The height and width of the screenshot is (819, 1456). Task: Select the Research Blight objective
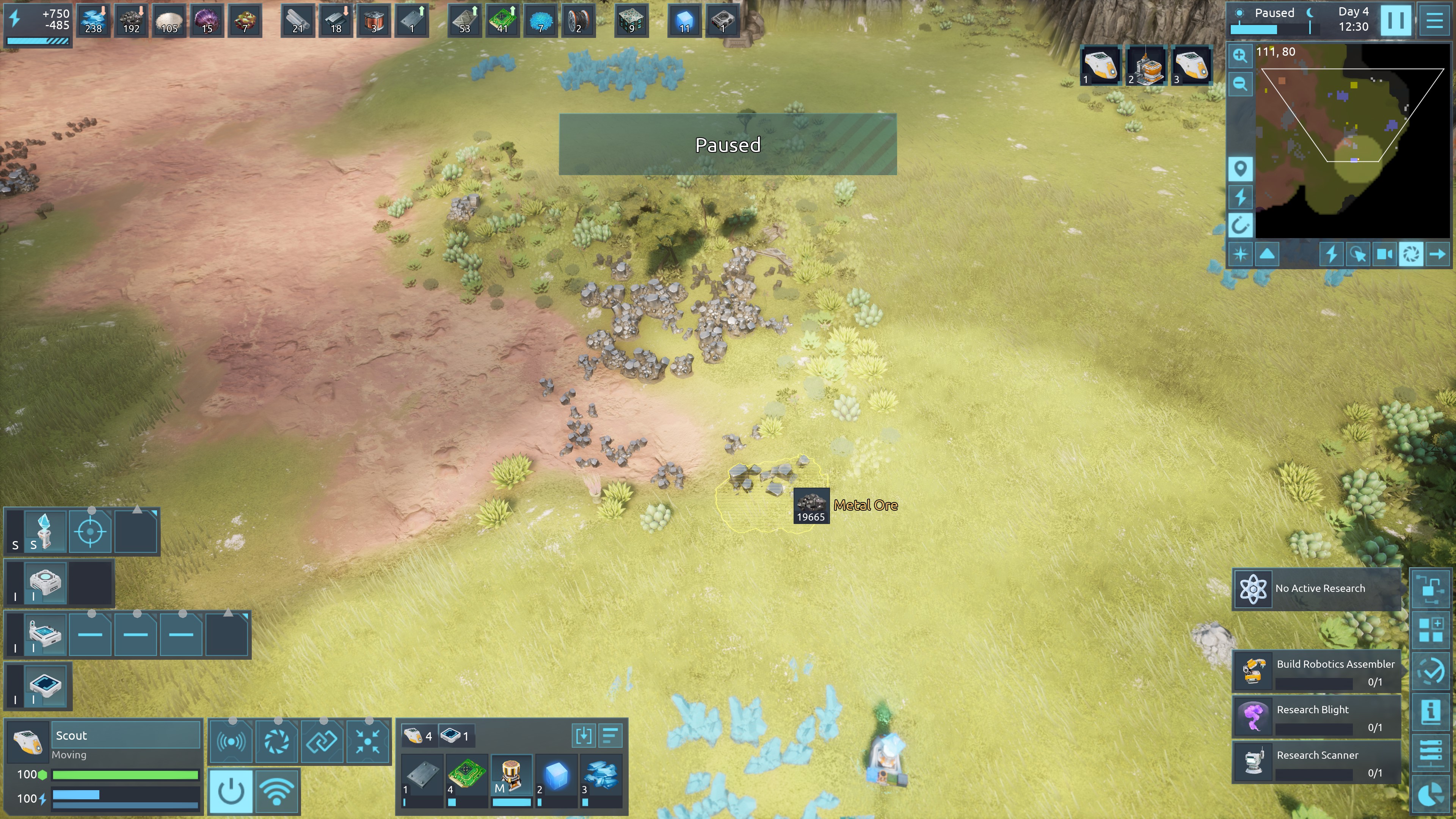pyautogui.click(x=1316, y=717)
